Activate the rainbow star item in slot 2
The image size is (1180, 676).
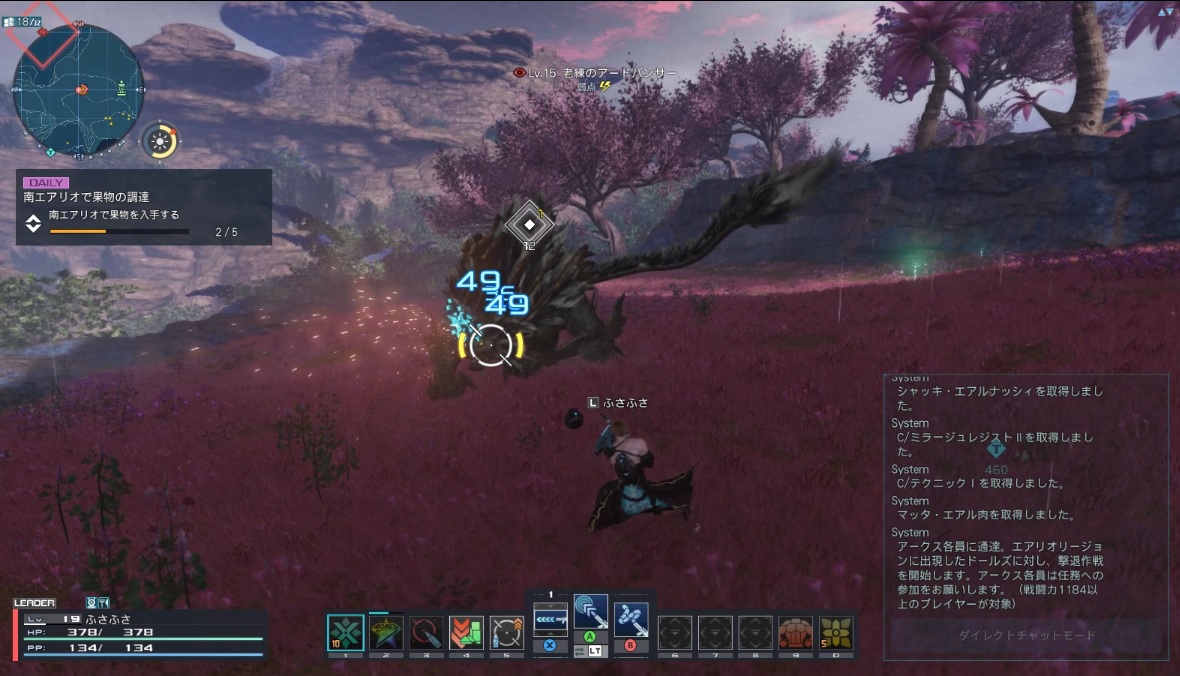[x=386, y=632]
